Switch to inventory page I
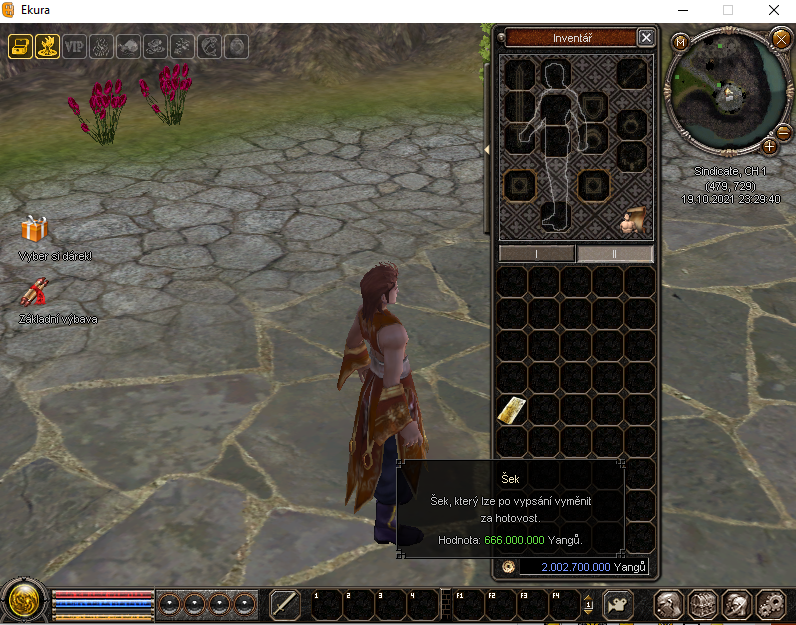The height and width of the screenshot is (625, 796). 537,254
